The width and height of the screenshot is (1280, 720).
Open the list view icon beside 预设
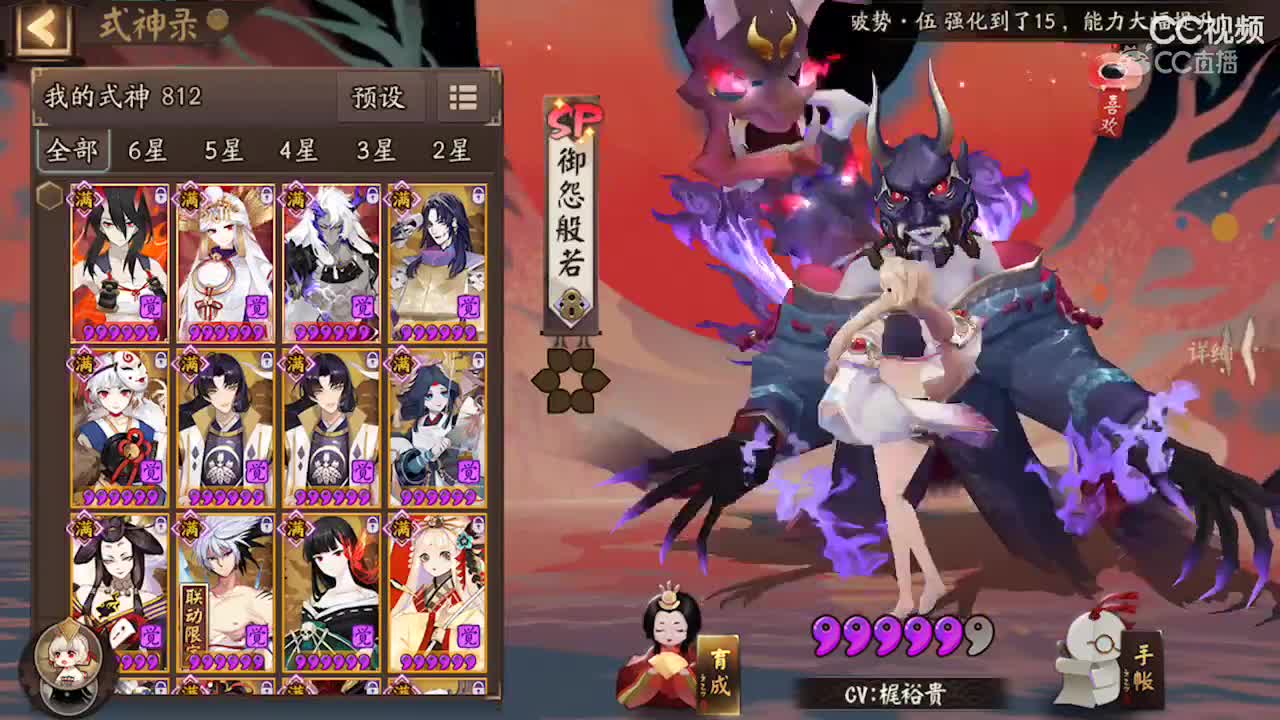click(461, 99)
